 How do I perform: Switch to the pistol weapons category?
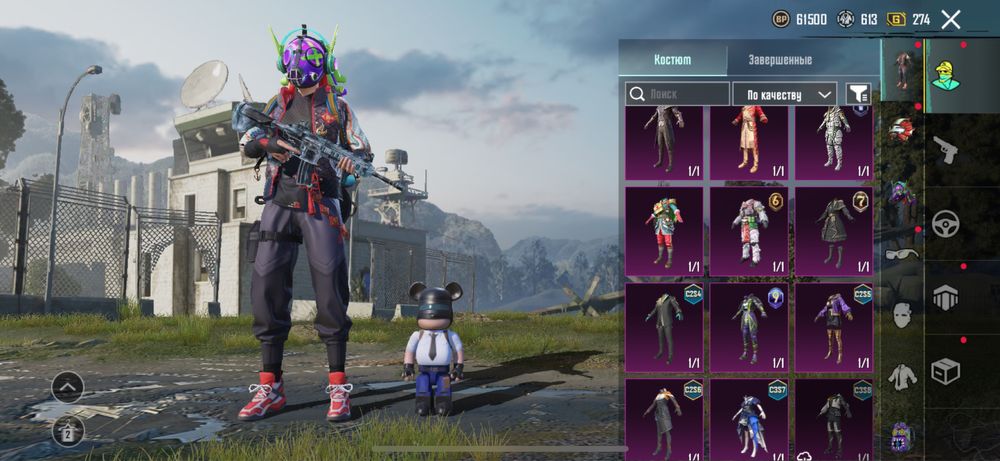[x=945, y=150]
